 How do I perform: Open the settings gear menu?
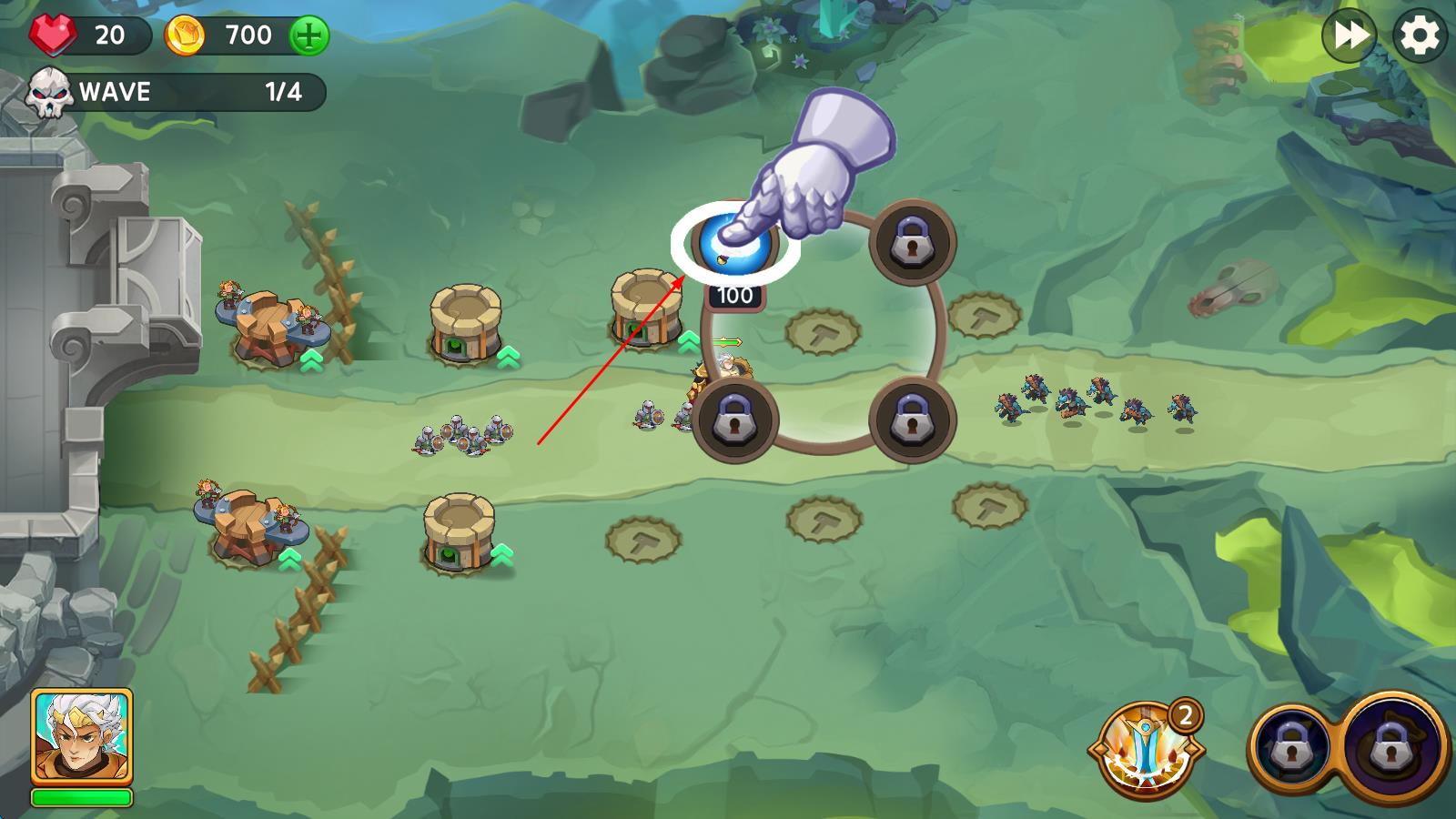point(1420,35)
